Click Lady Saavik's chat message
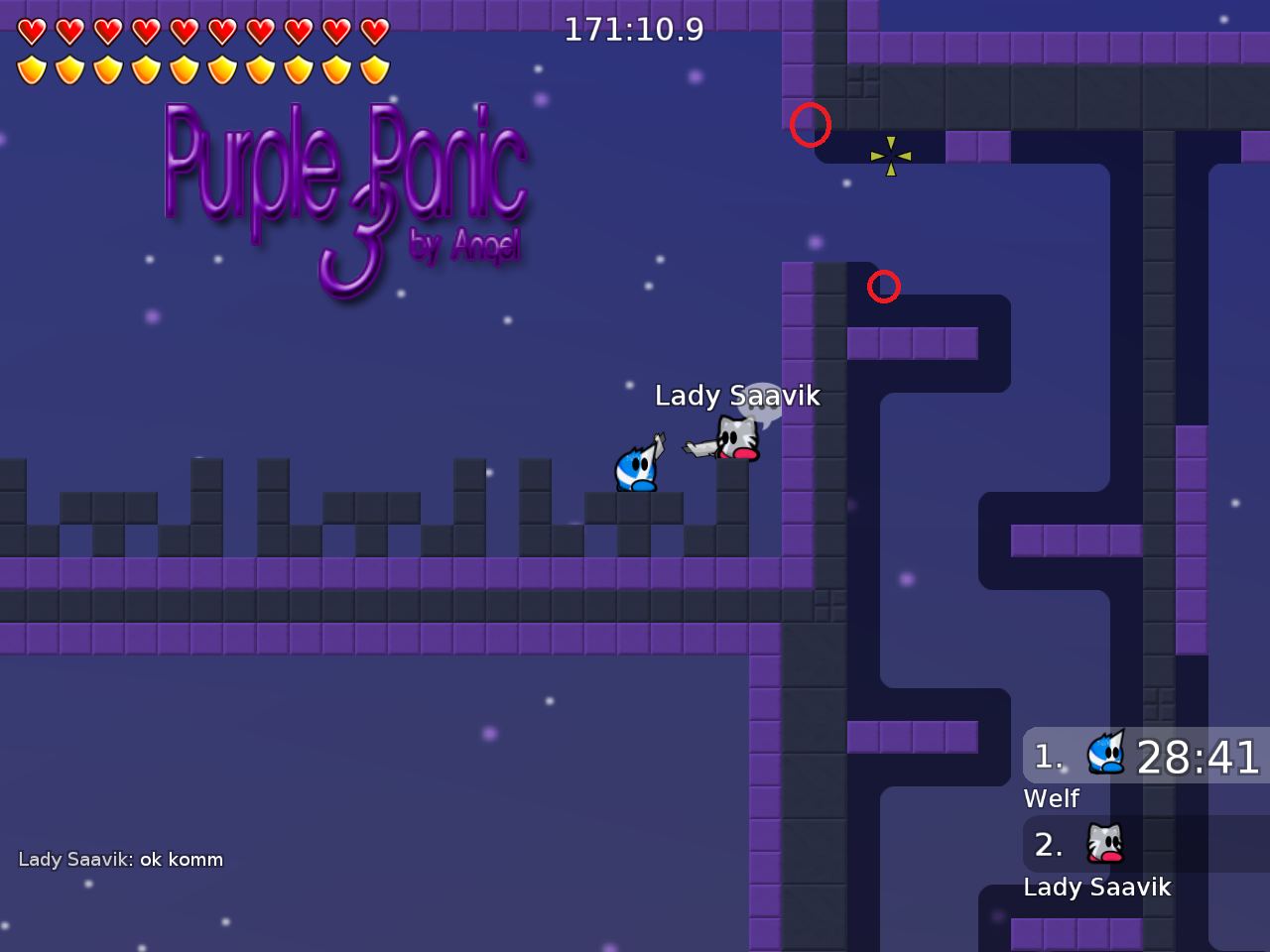Screen dimensions: 1270x952 click(121, 860)
